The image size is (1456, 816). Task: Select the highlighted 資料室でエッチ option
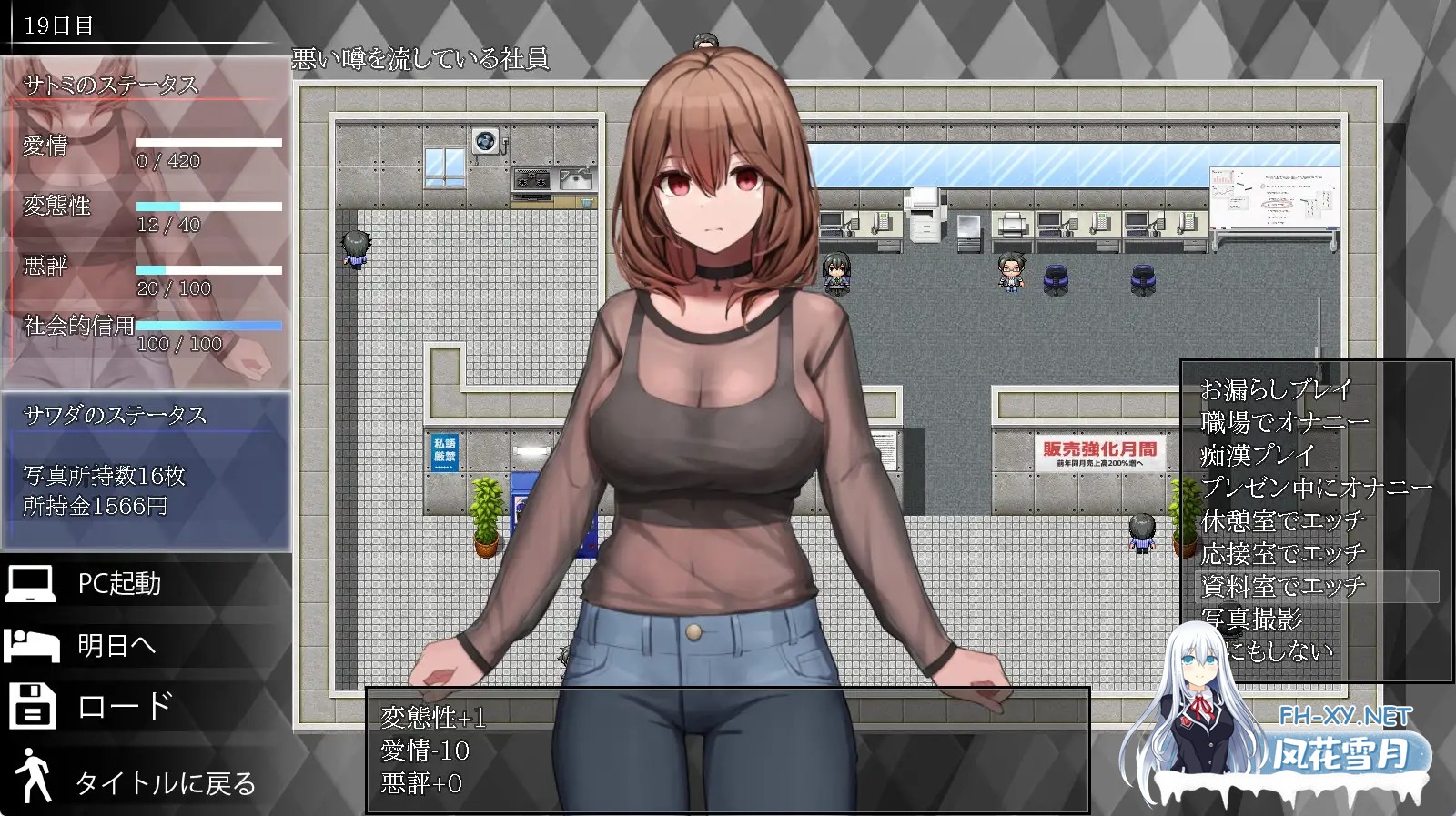tap(1281, 587)
